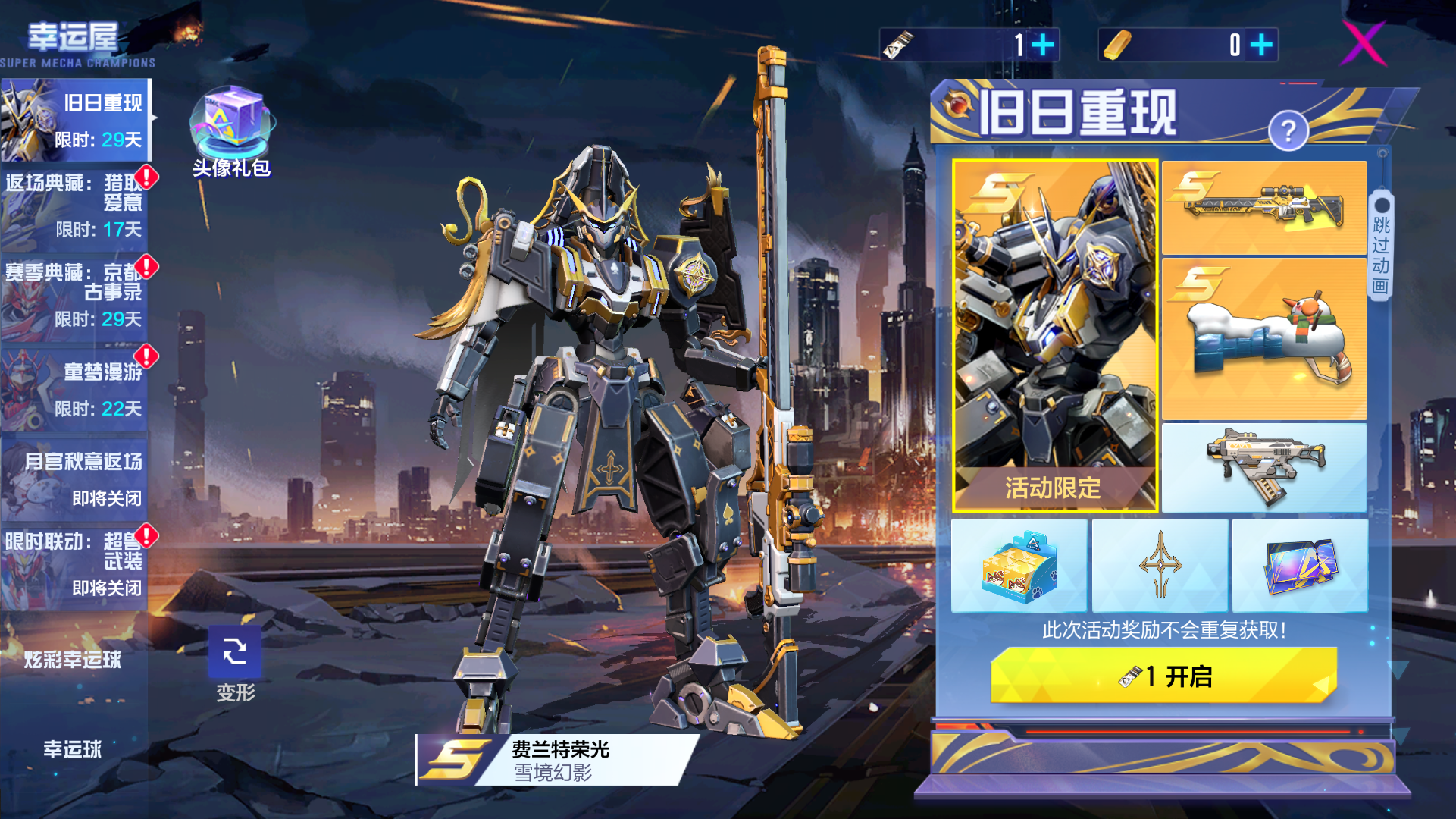Open the question mark help info
This screenshot has height=819, width=1456.
[x=1288, y=131]
